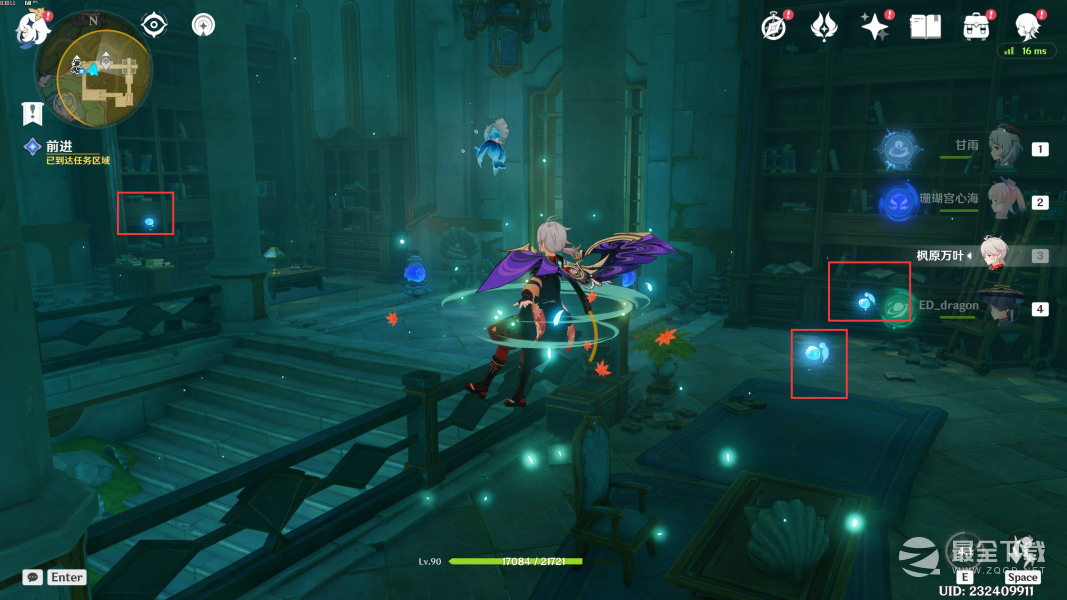This screenshot has height=600, width=1067.
Task: Open the four-point star events icon
Action: (x=875, y=27)
